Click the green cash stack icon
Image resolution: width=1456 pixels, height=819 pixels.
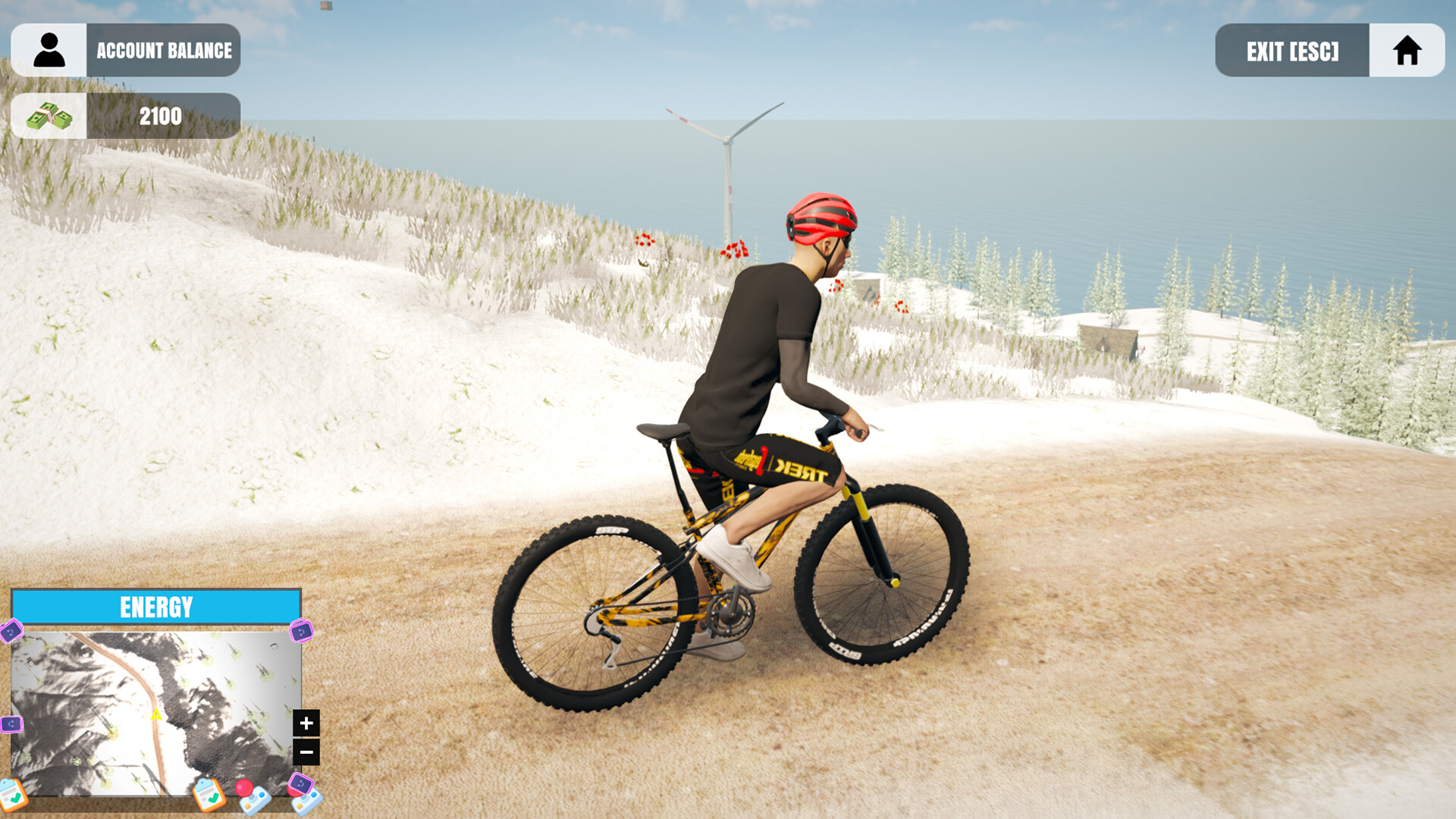click(x=48, y=115)
